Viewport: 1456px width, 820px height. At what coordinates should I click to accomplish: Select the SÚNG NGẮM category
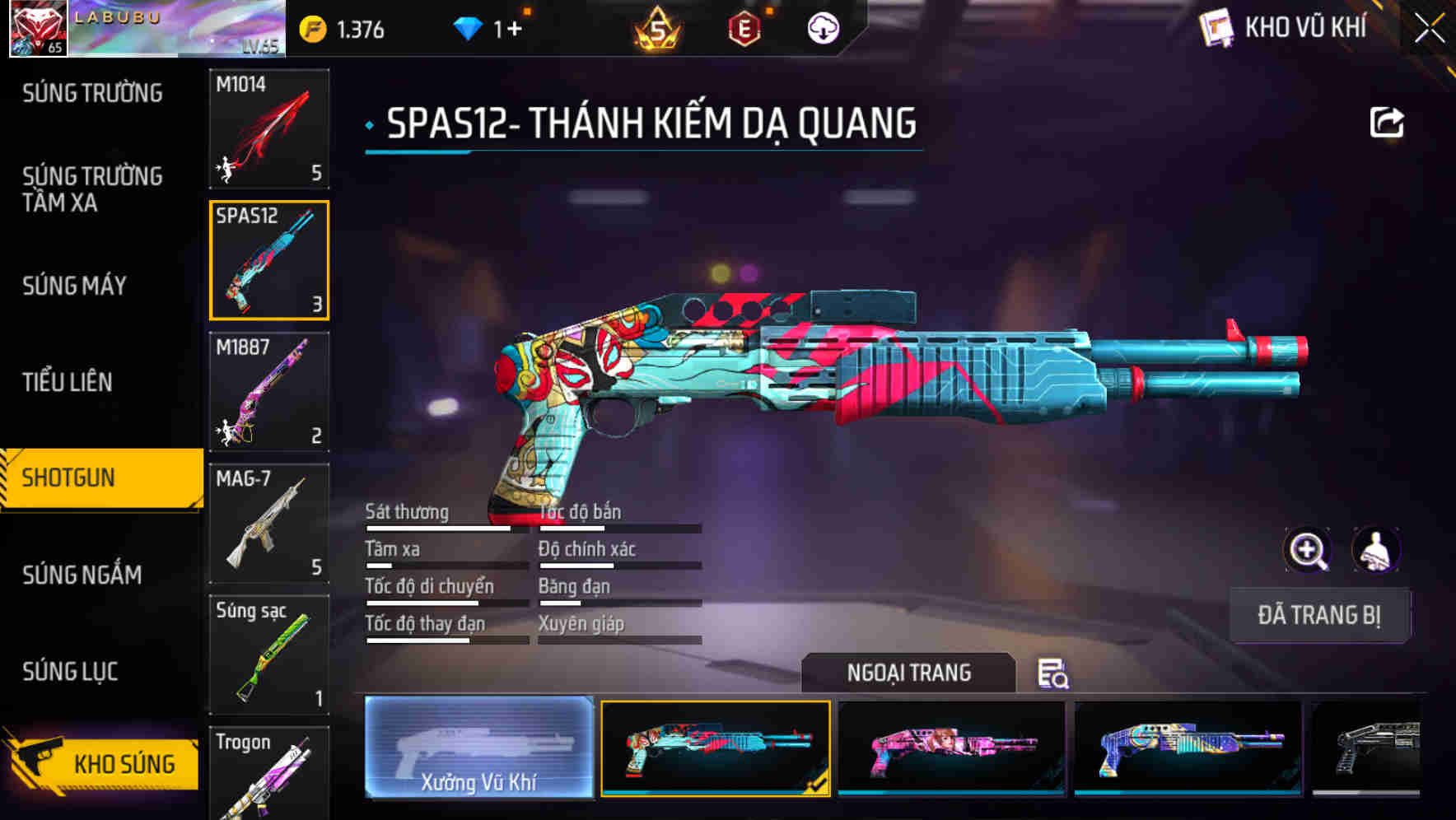[82, 575]
